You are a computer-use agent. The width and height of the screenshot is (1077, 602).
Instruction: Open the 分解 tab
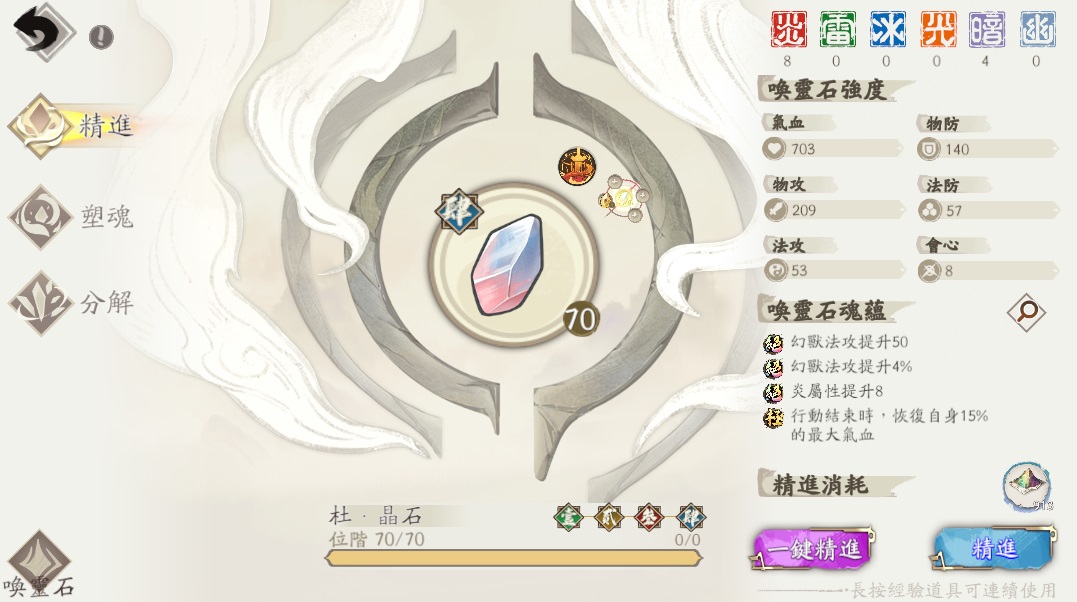(x=75, y=302)
